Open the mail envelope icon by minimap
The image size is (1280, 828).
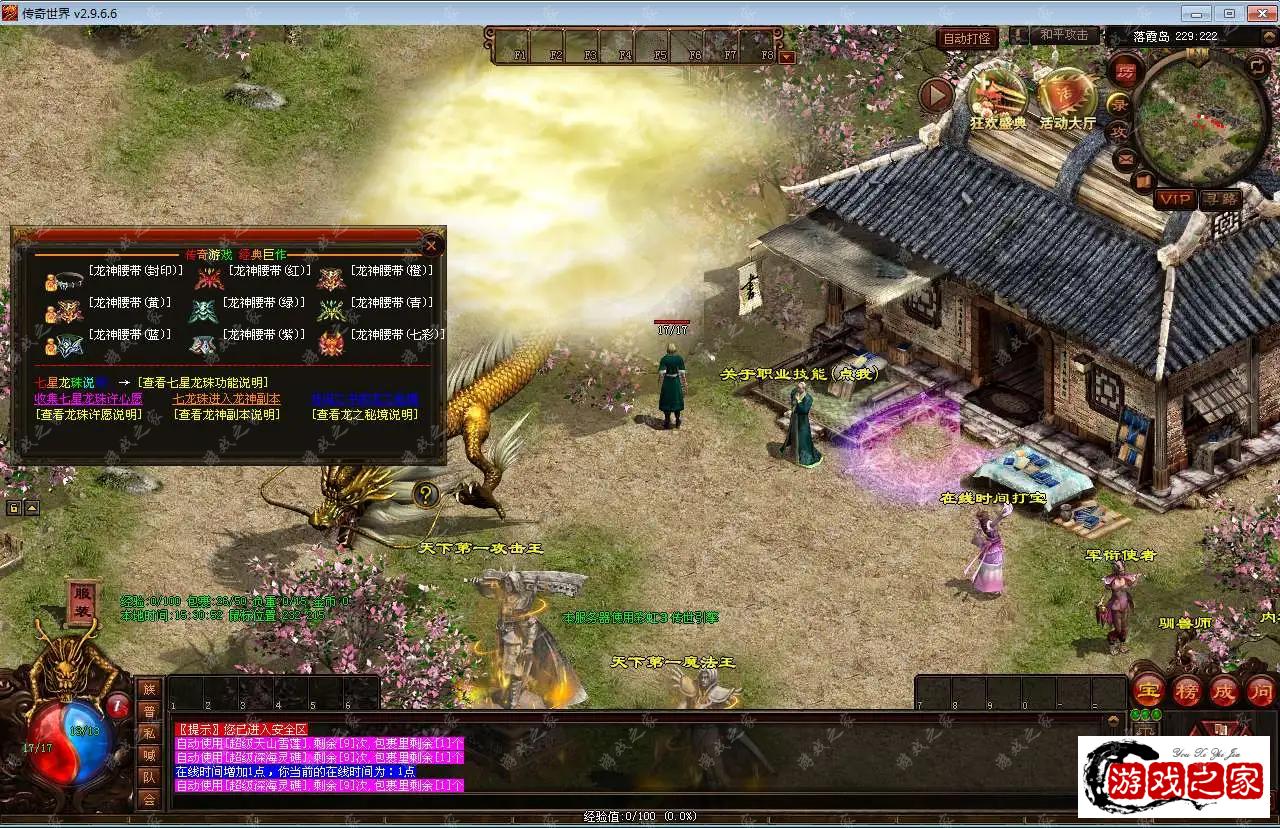click(x=1125, y=158)
